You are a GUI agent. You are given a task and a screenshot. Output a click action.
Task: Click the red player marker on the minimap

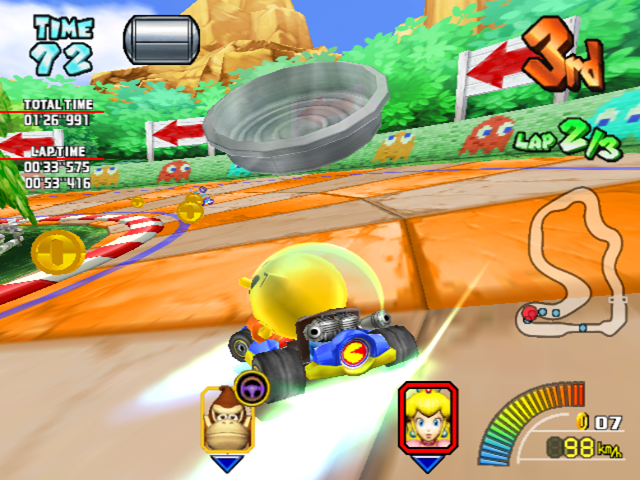coord(529,314)
